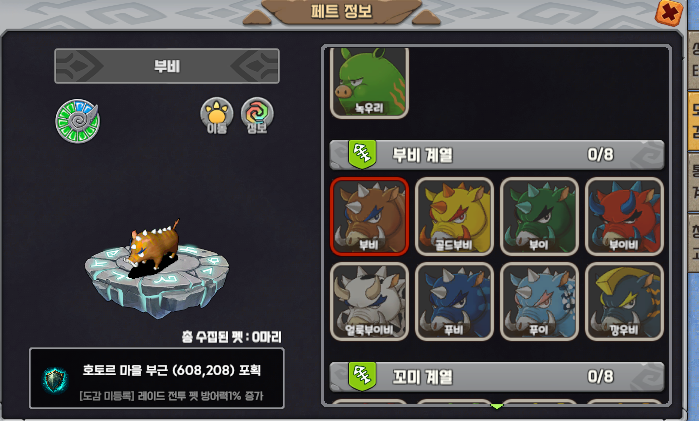Click the spiral shell element icon

click(76, 120)
